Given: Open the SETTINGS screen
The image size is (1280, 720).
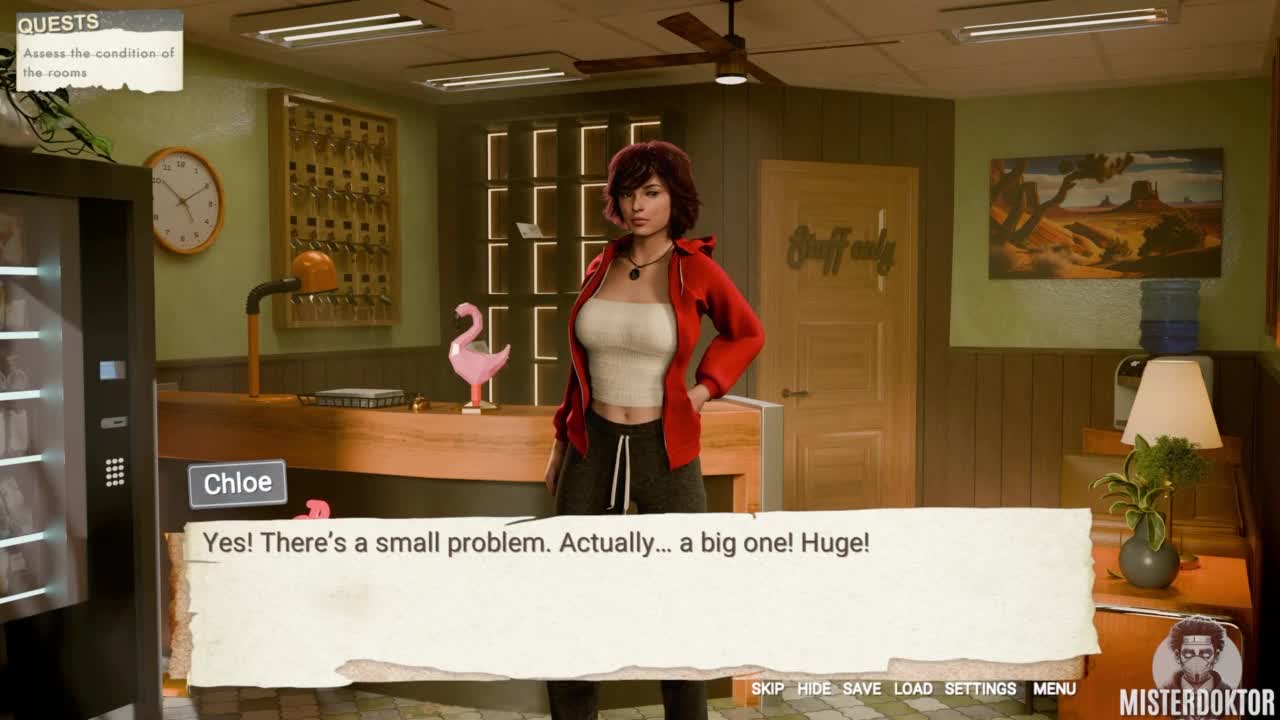Looking at the screenshot, I should pyautogui.click(x=980, y=689).
